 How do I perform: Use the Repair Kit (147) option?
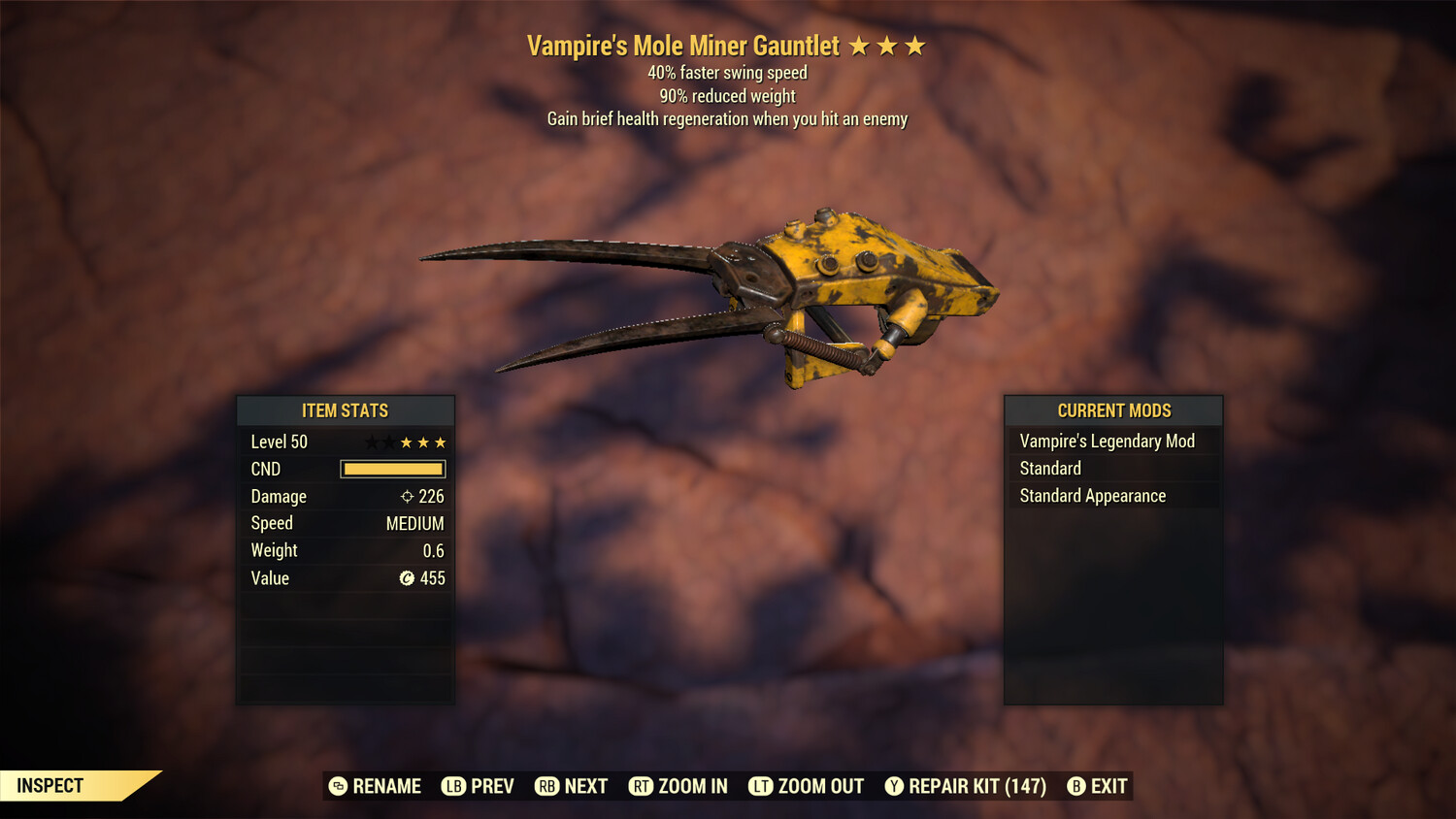[966, 786]
